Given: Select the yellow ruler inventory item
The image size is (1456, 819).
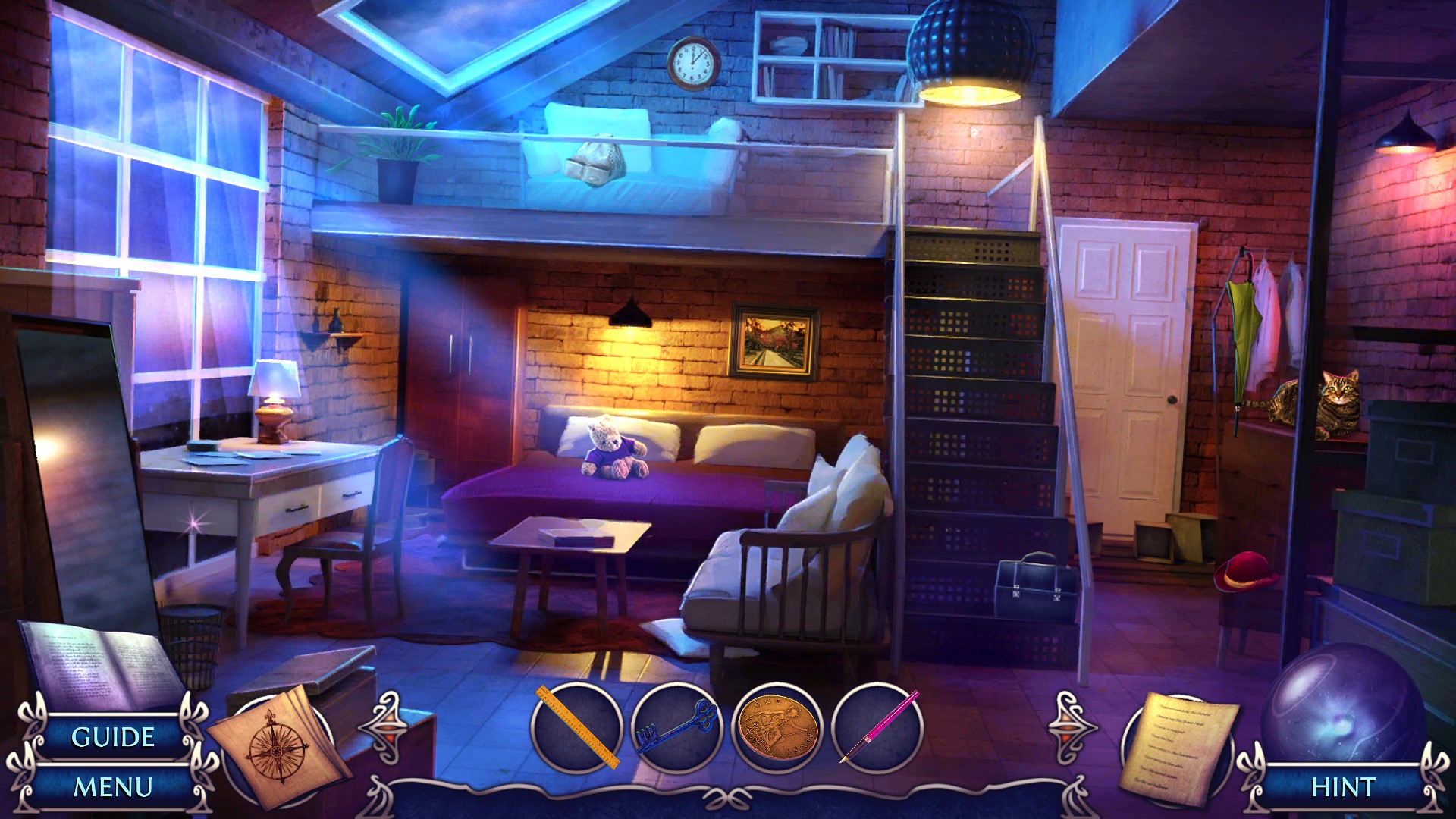Looking at the screenshot, I should point(576,728).
